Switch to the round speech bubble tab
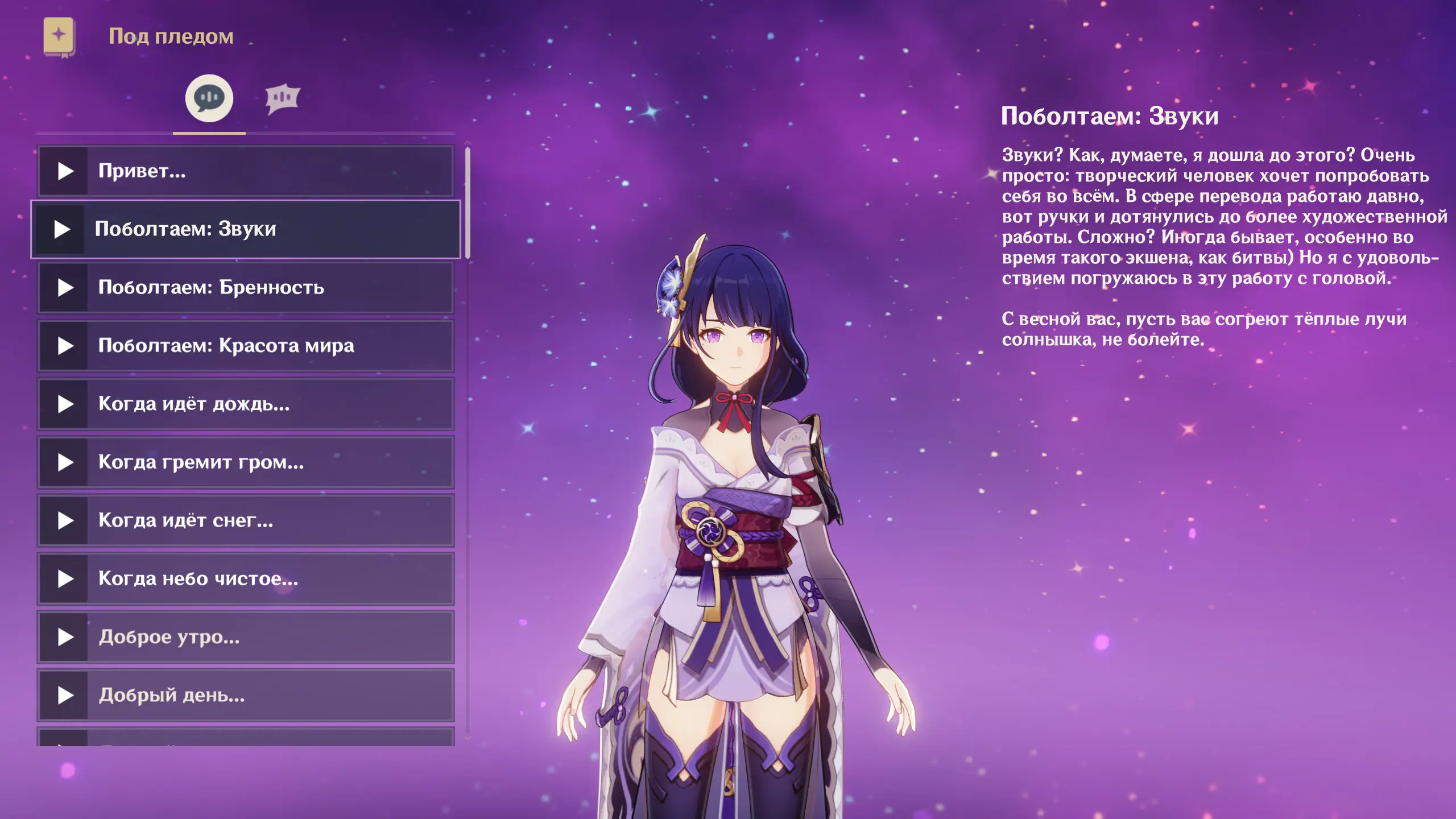This screenshot has width=1456, height=819. [209, 98]
